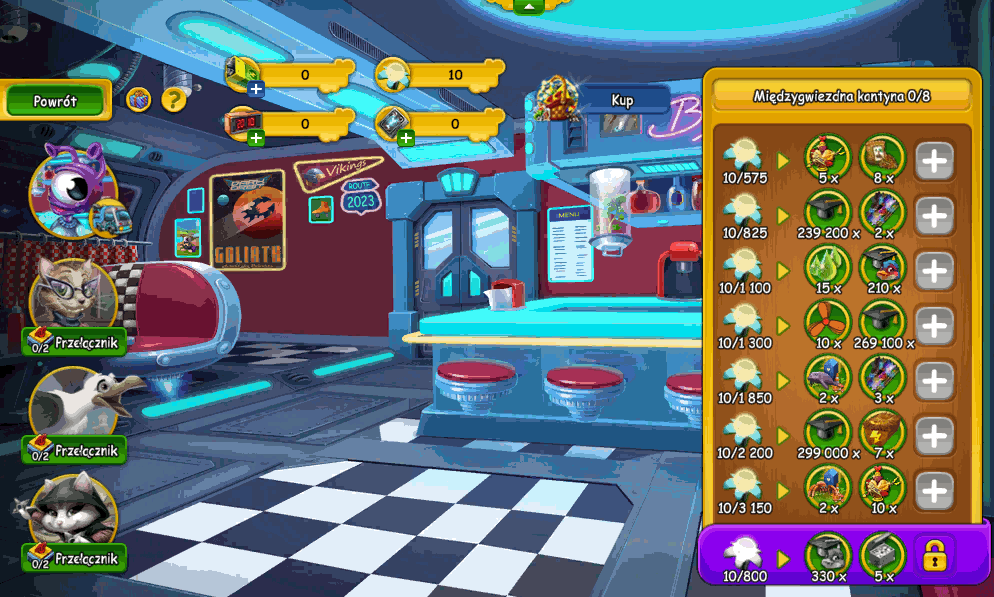Screen dimensions: 994x597
Task: Click the padlock on the 10/800 row
Action: (934, 555)
